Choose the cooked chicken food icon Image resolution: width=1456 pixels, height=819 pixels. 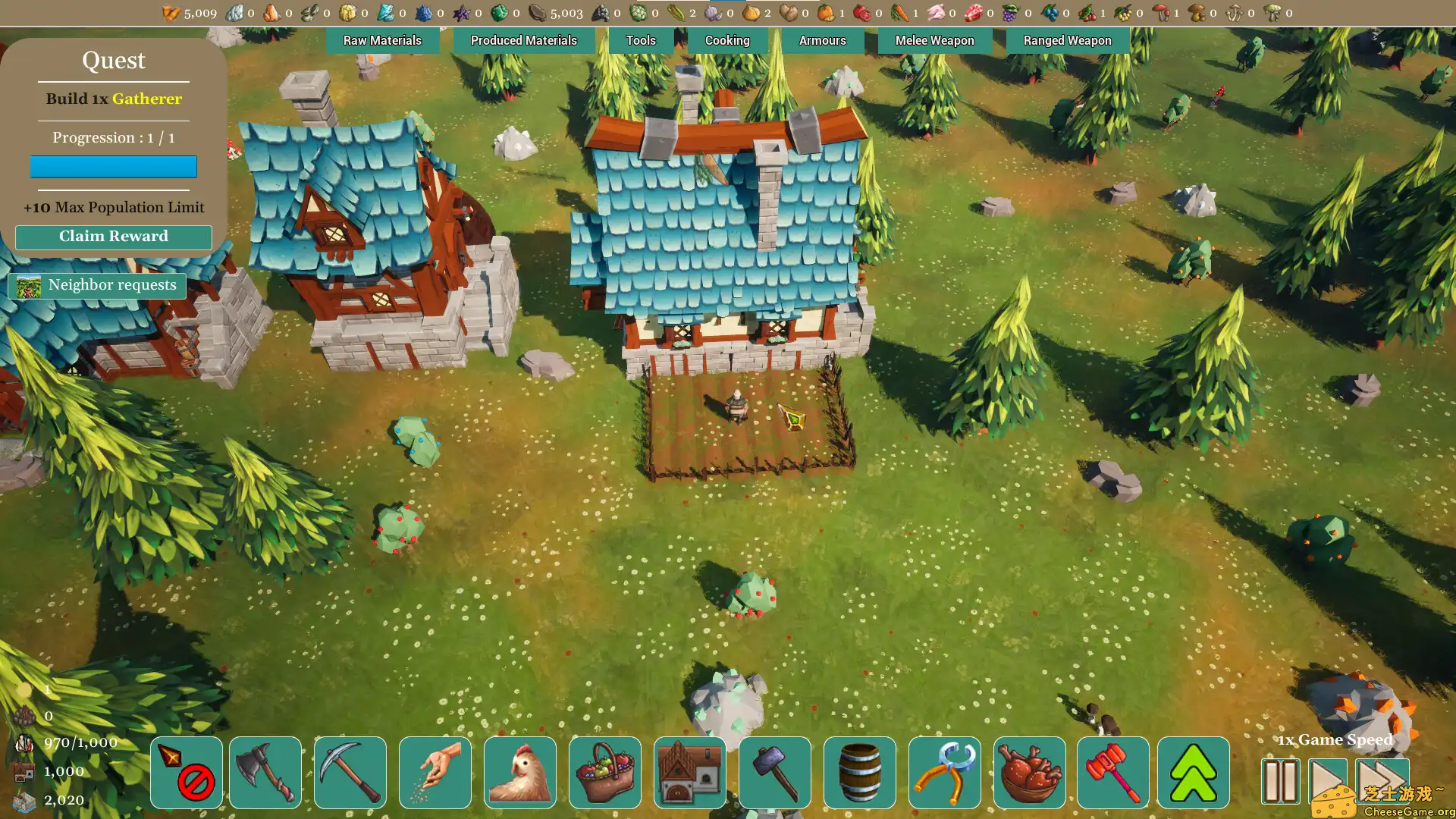(1028, 772)
